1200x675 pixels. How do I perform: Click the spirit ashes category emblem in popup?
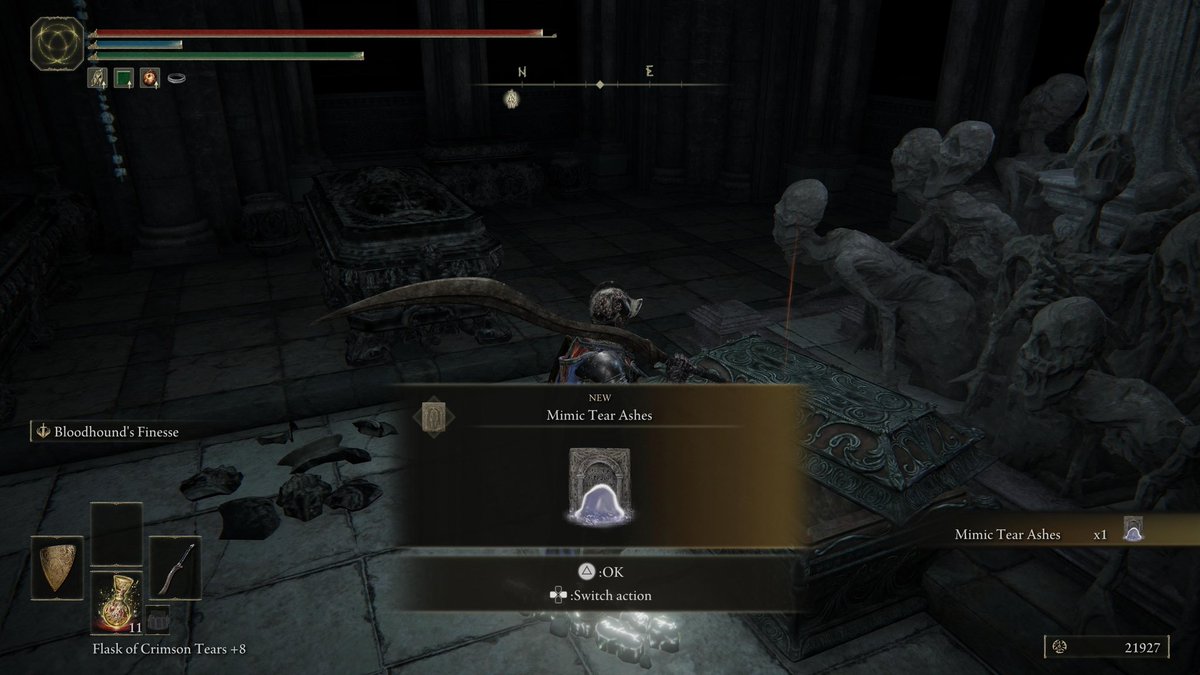pyautogui.click(x=432, y=415)
